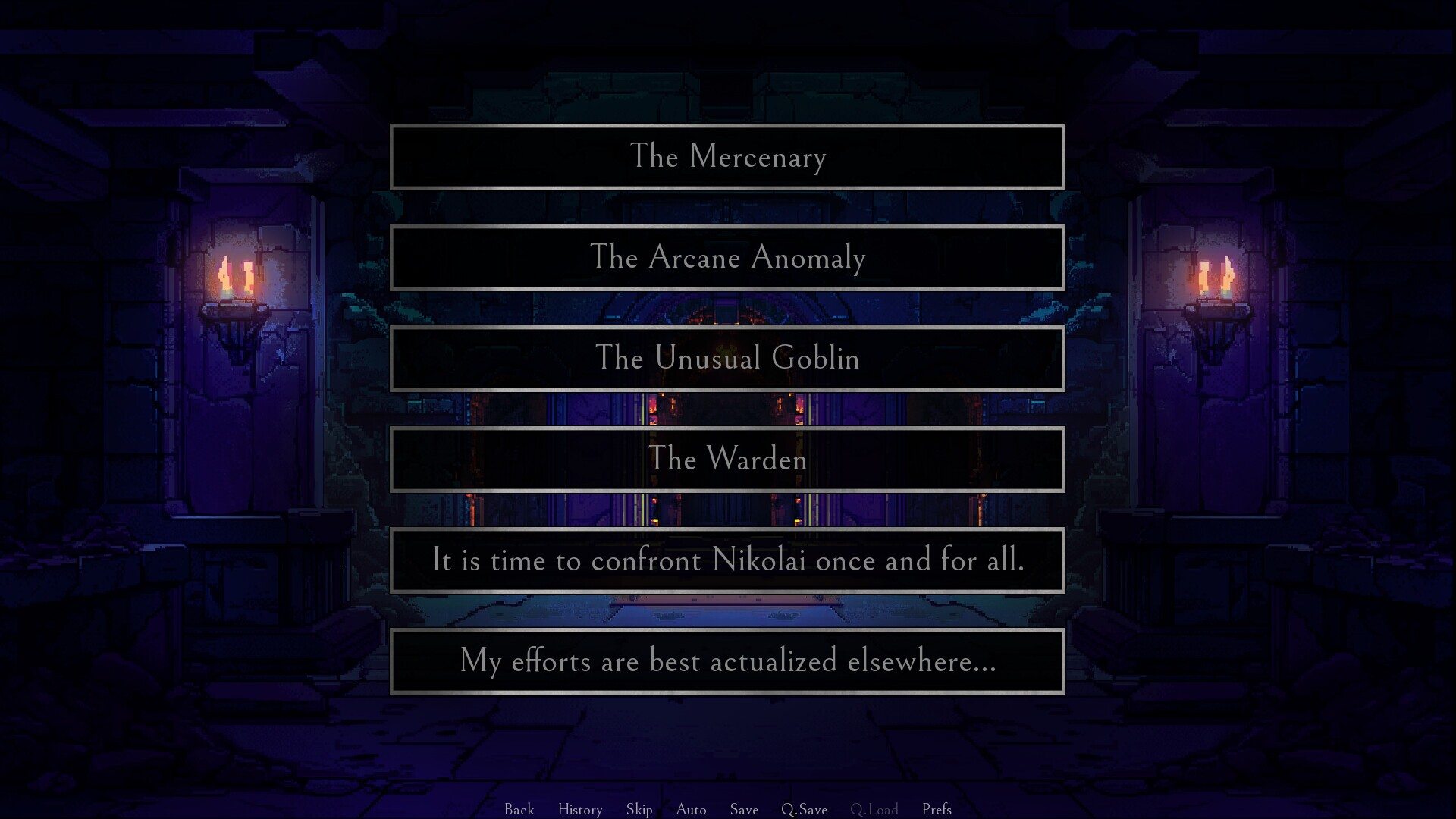1456x819 pixels.
Task: Make a quick save with Q.Save
Action: pos(804,809)
